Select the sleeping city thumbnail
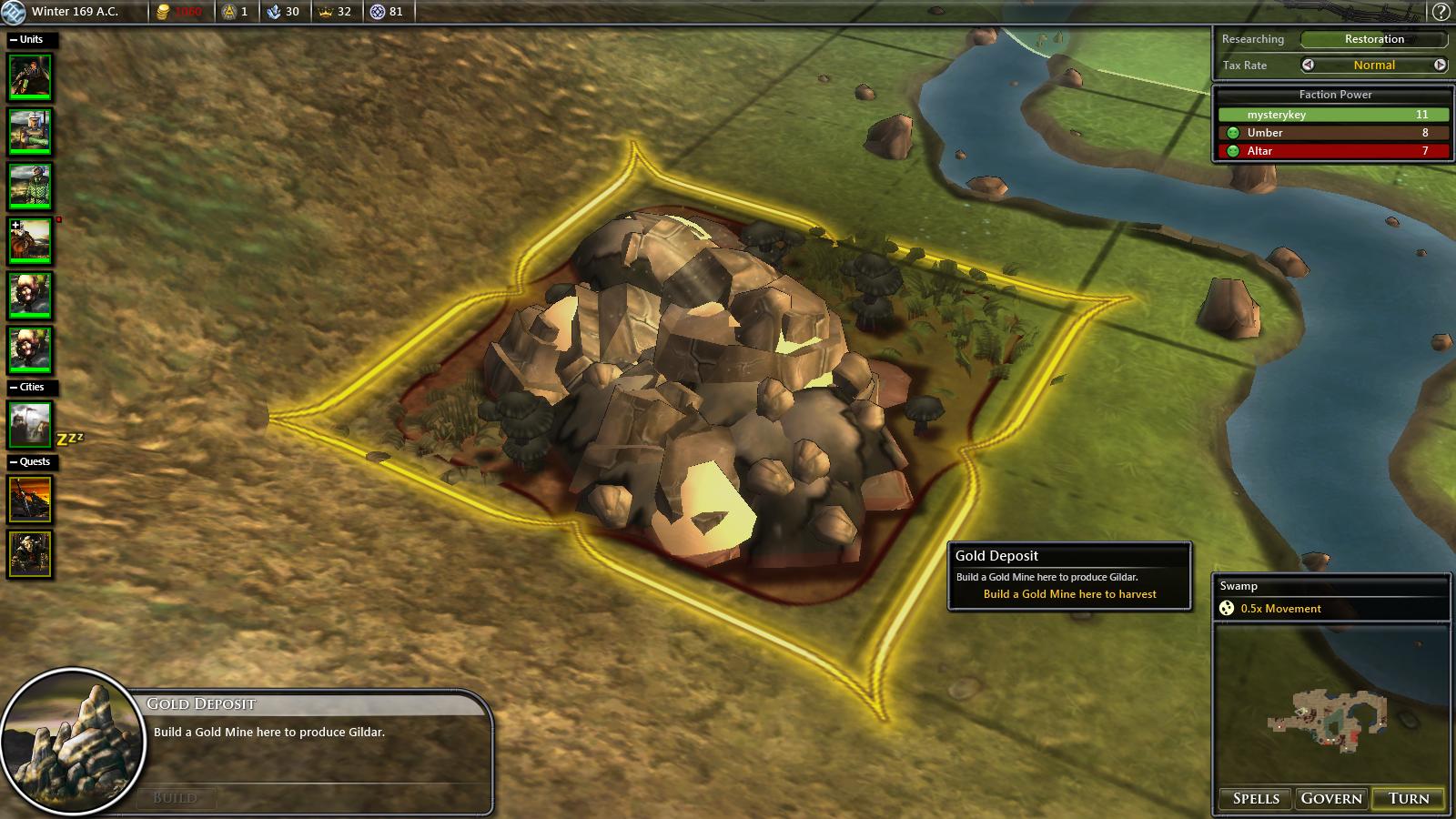Viewport: 1456px width, 819px height. click(x=30, y=424)
